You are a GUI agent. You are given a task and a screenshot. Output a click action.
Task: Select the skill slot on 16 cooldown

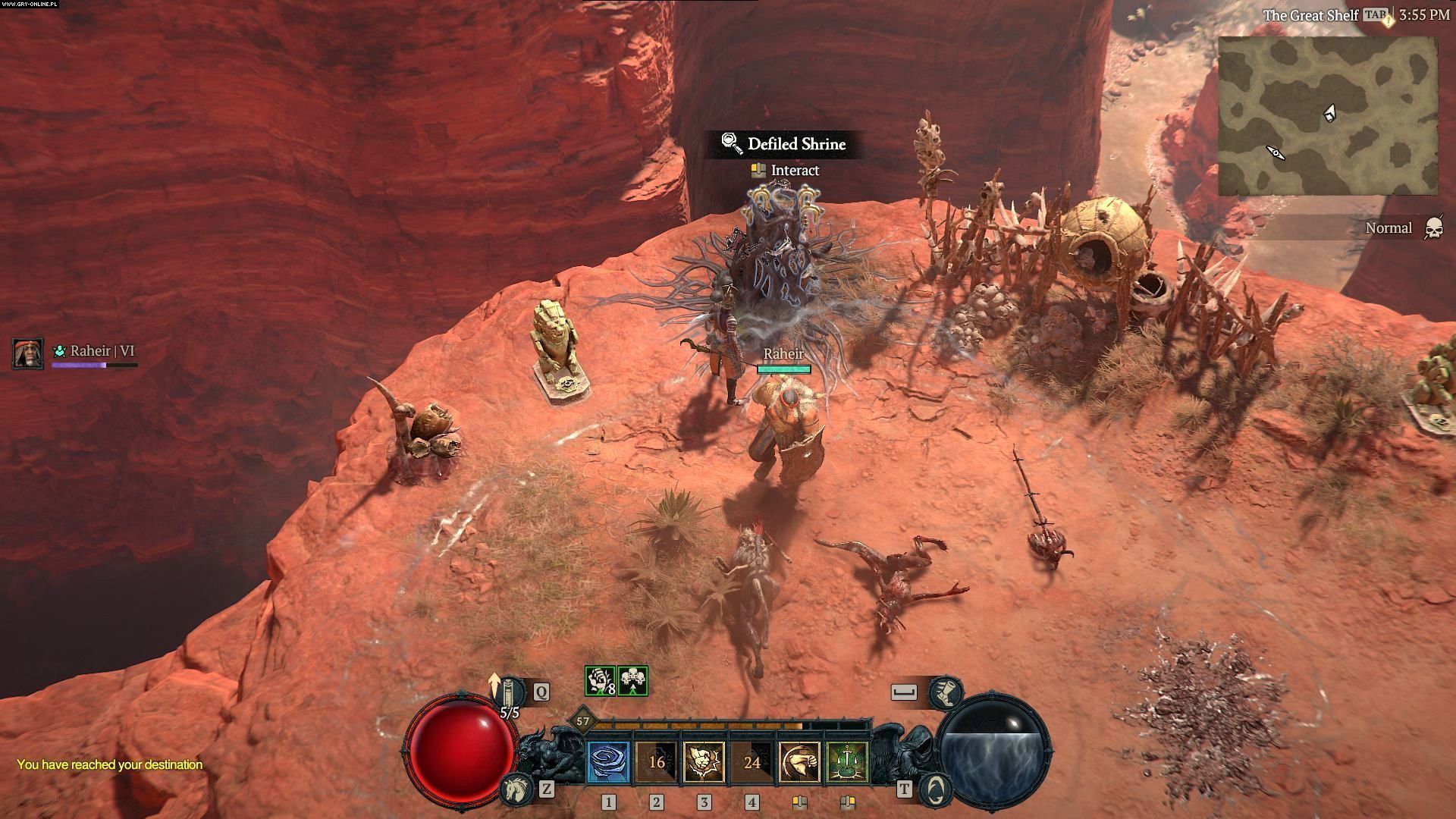(657, 761)
